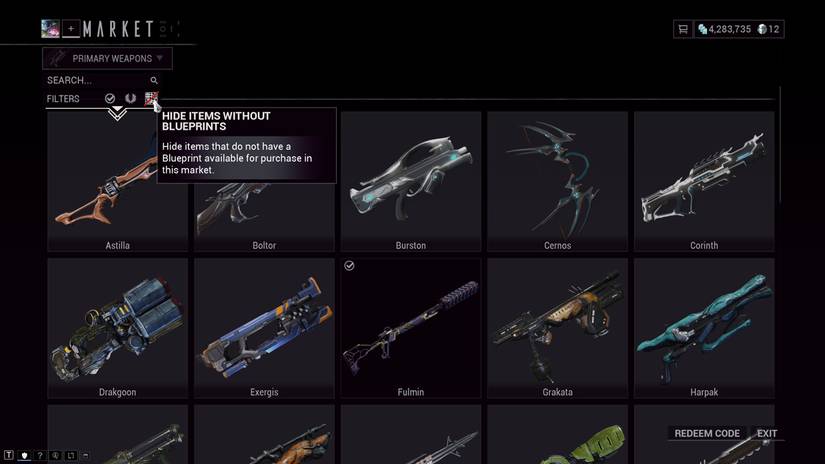
Task: Click the plus button beside the avatar
Action: pyautogui.click(x=71, y=29)
